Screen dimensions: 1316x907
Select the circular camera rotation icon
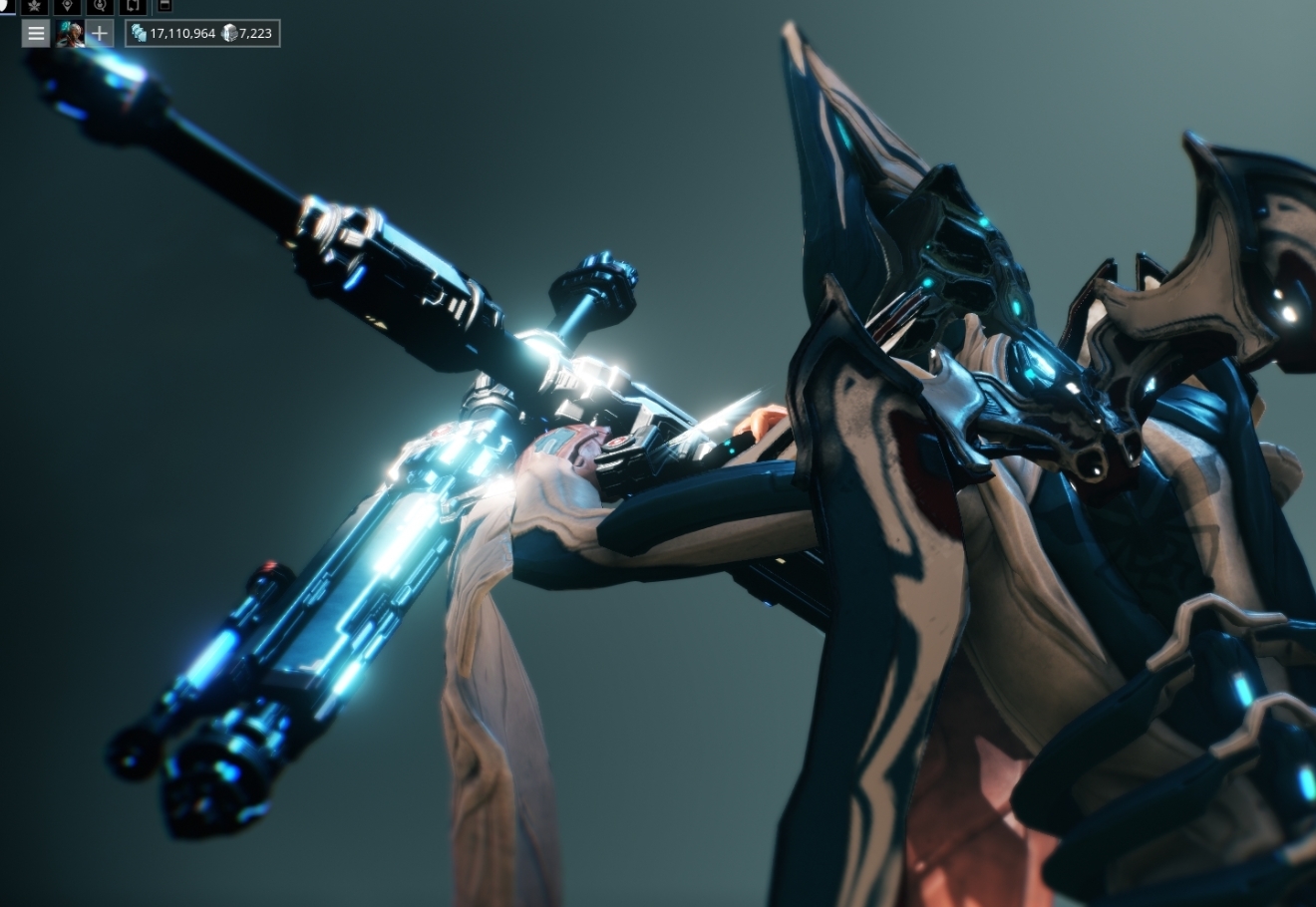pos(99,7)
